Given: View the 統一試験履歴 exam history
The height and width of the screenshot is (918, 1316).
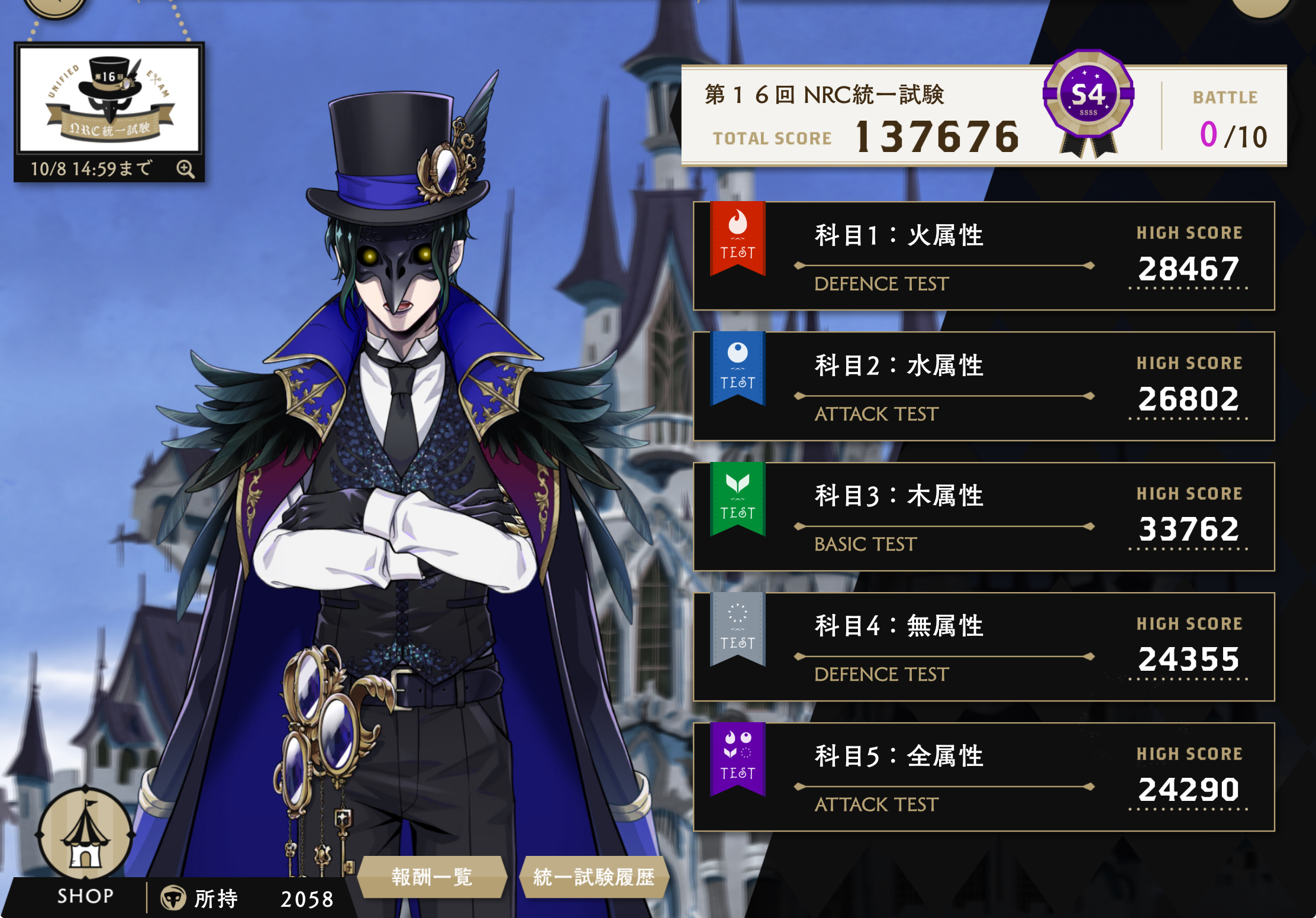Looking at the screenshot, I should [594, 877].
